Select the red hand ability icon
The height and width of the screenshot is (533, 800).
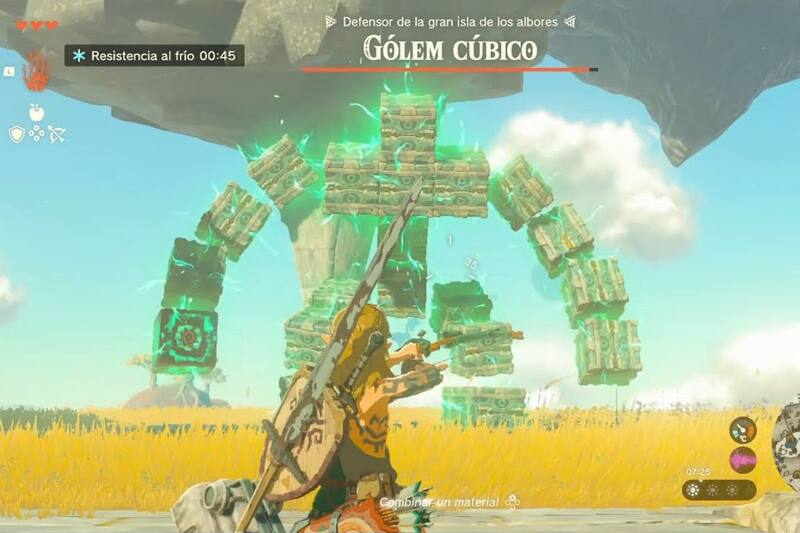click(38, 71)
